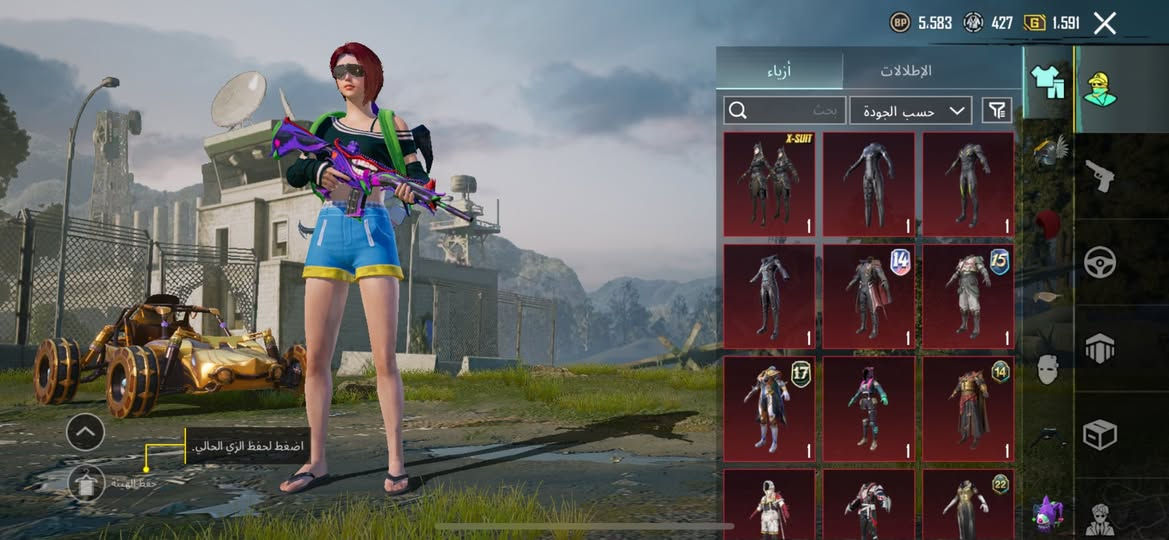
Task: Open the crate box category
Action: 1101,434
